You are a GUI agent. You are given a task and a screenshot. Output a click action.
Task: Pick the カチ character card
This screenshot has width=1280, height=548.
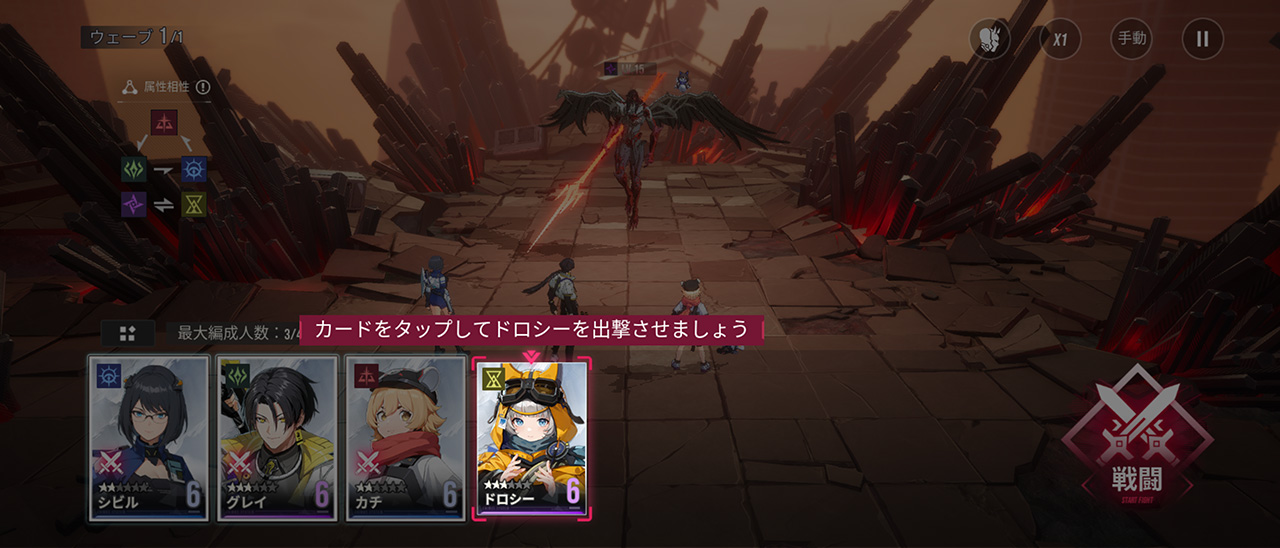(x=405, y=438)
